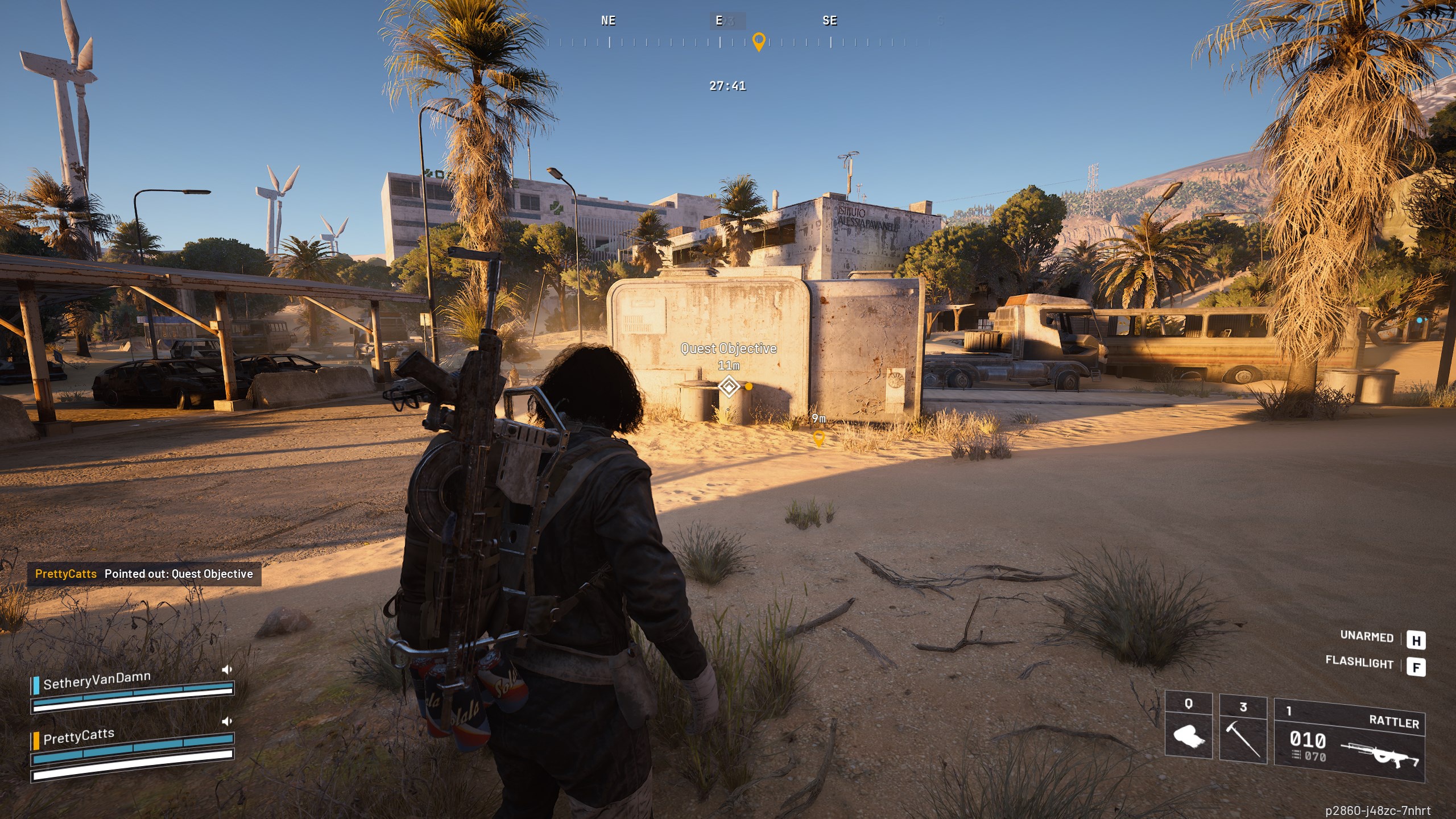Select the orange 9m ping marker
Image resolution: width=1456 pixels, height=819 pixels.
pos(818,438)
